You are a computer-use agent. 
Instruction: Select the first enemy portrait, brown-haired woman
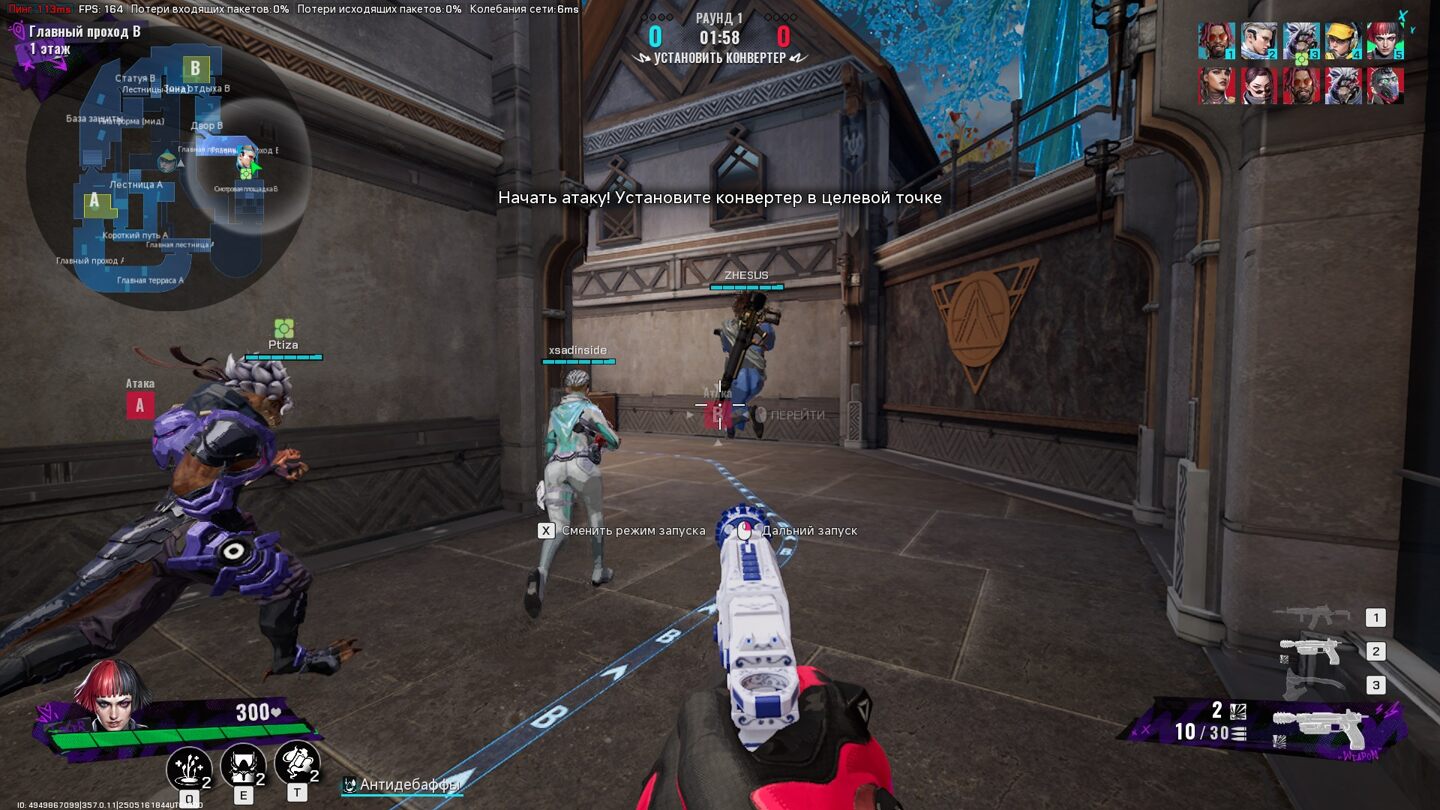(x=1217, y=86)
